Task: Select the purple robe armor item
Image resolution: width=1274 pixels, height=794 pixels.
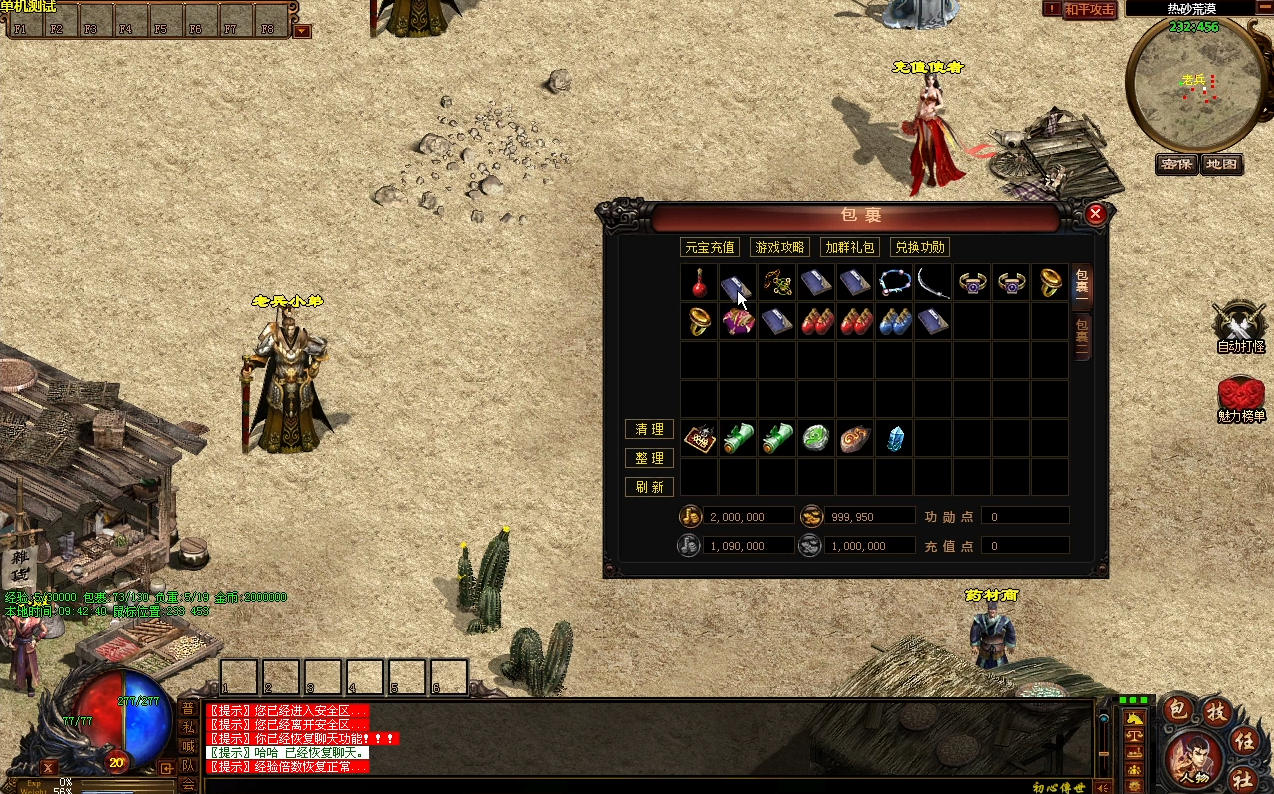Action: 738,322
